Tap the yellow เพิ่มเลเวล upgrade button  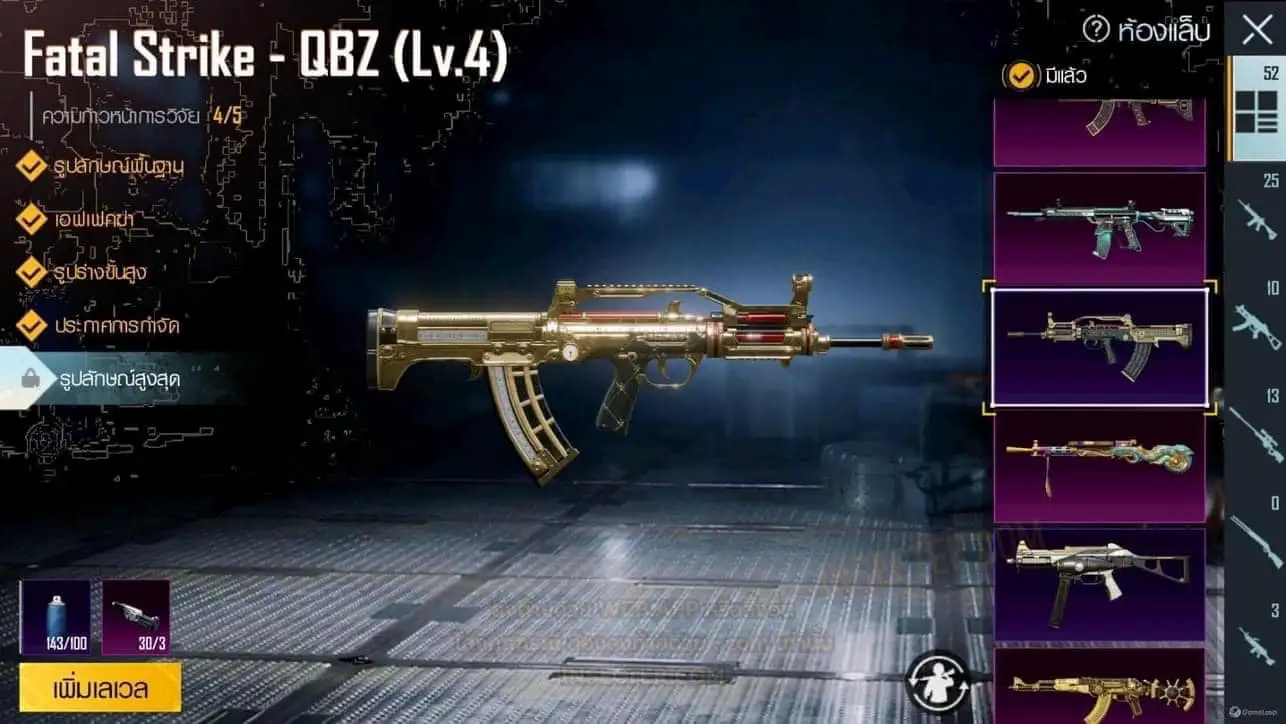pos(100,687)
